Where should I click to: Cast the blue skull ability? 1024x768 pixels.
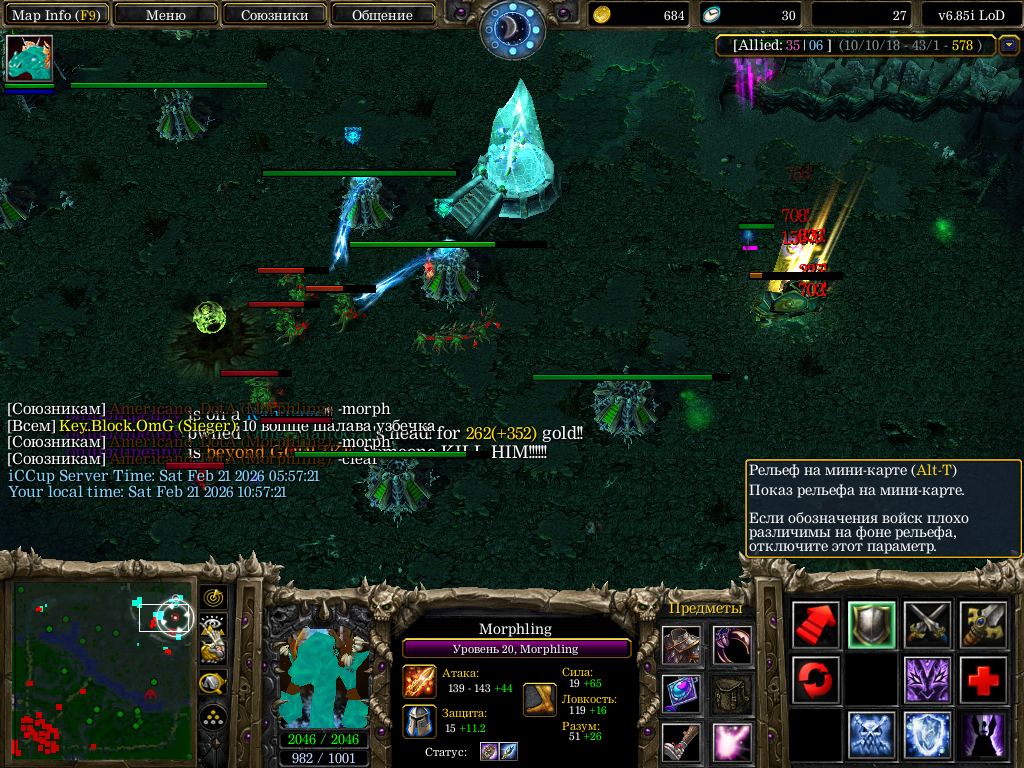click(x=871, y=735)
